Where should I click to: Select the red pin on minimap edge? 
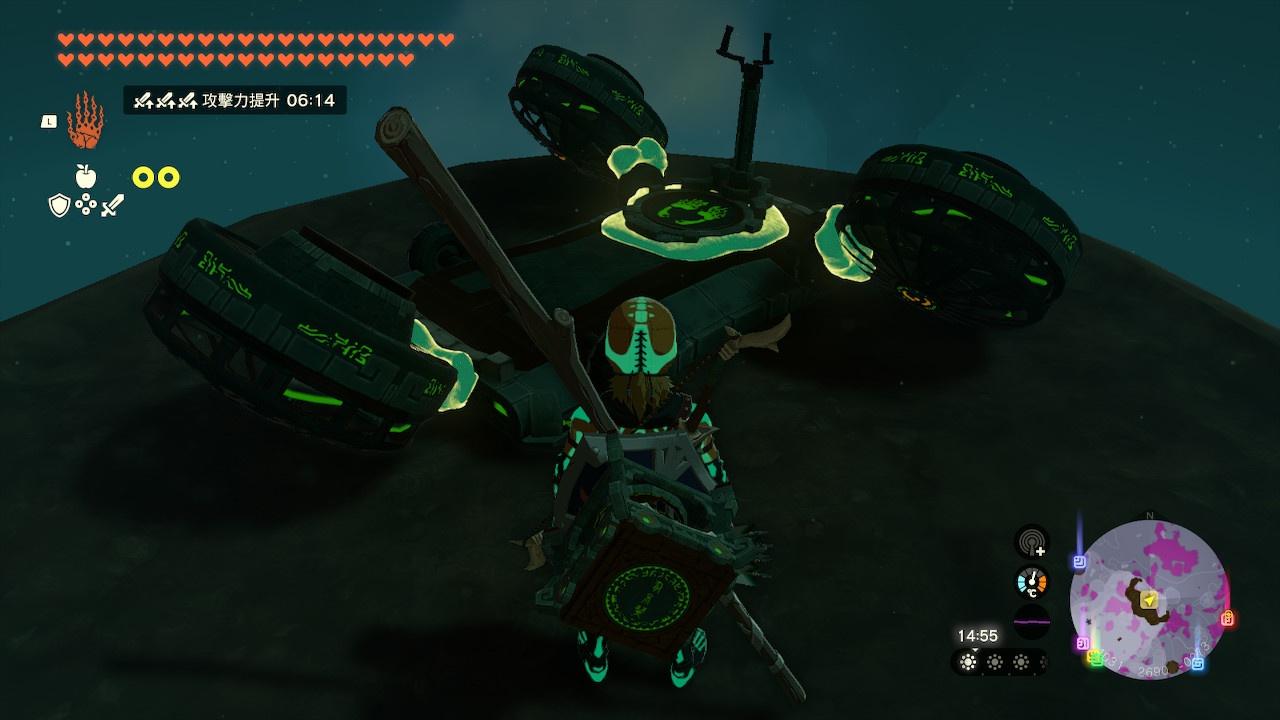coord(1228,618)
